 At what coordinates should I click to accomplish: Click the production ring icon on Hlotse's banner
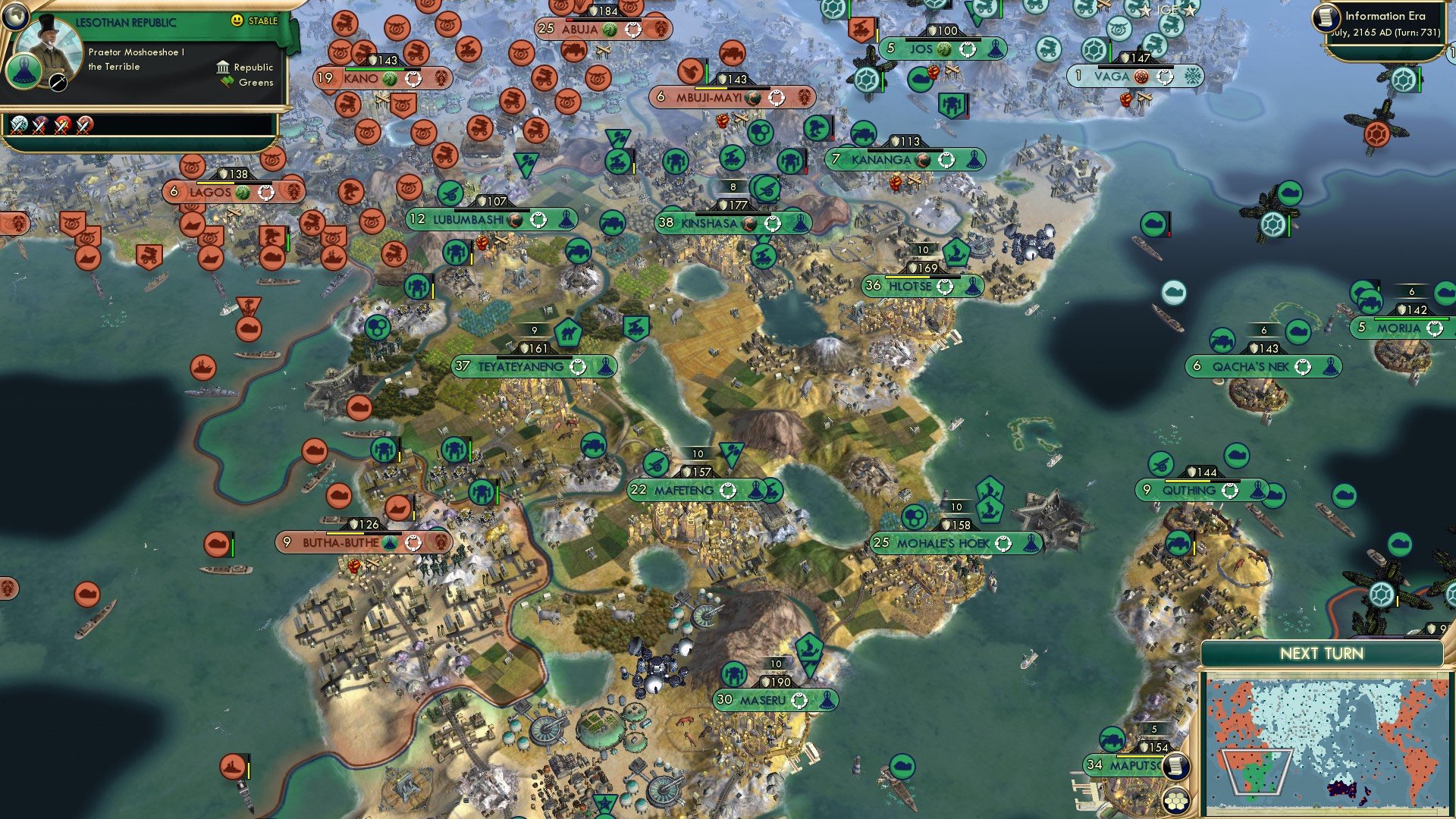[946, 287]
